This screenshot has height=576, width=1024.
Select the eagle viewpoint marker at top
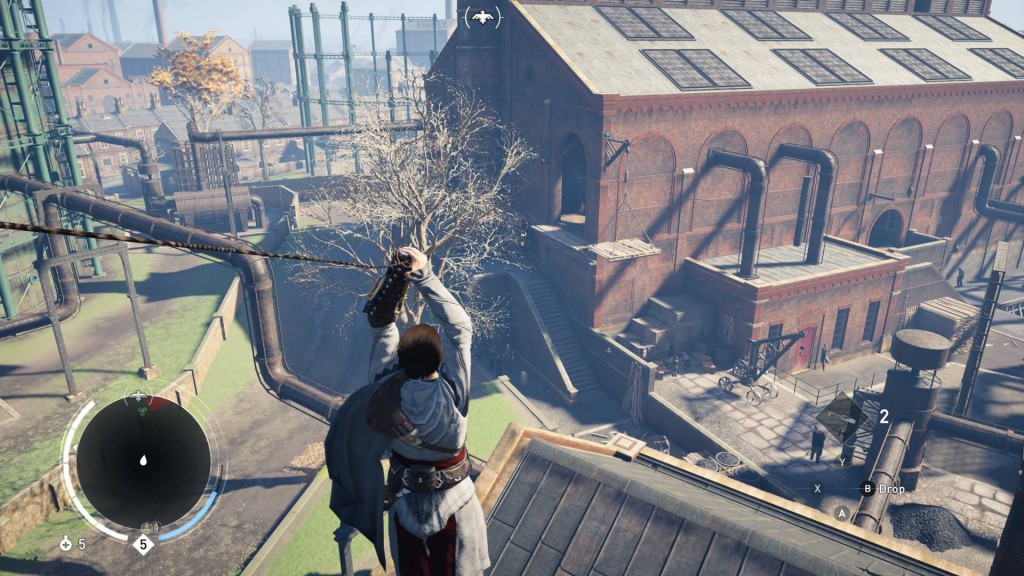click(x=482, y=16)
